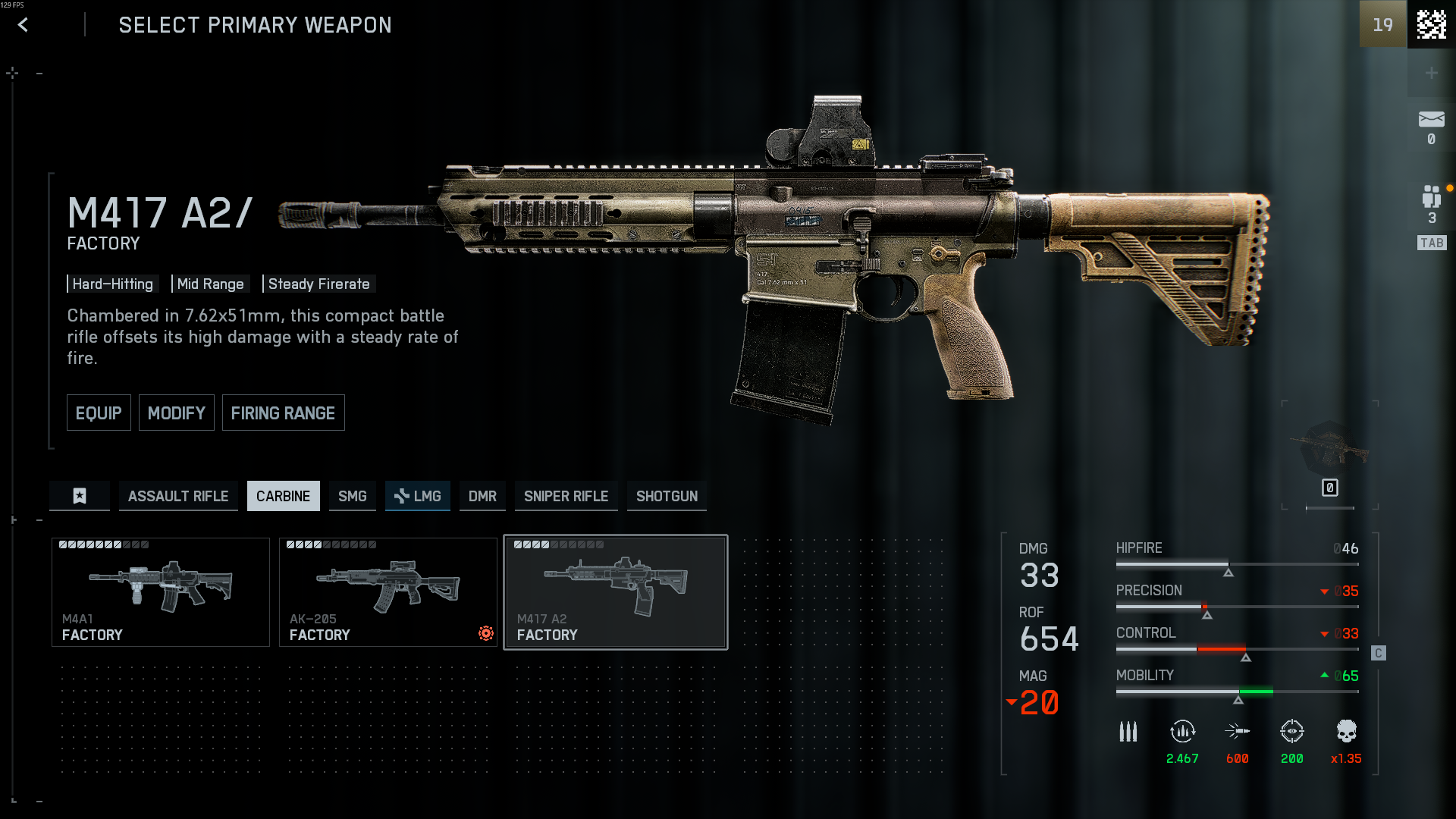The width and height of the screenshot is (1456, 819).
Task: Open the squad members icon
Action: [x=1431, y=197]
